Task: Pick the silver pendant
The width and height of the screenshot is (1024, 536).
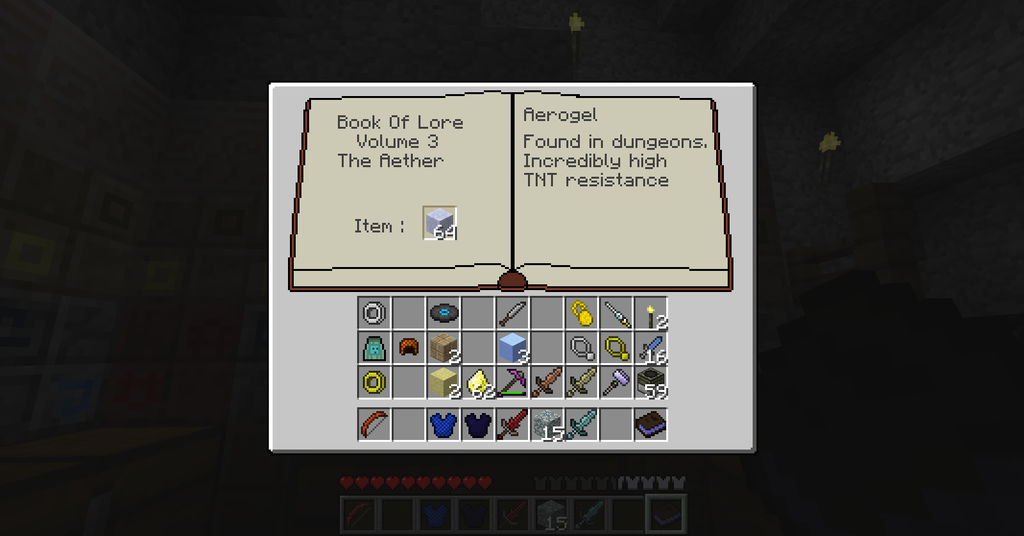Action: point(581,347)
